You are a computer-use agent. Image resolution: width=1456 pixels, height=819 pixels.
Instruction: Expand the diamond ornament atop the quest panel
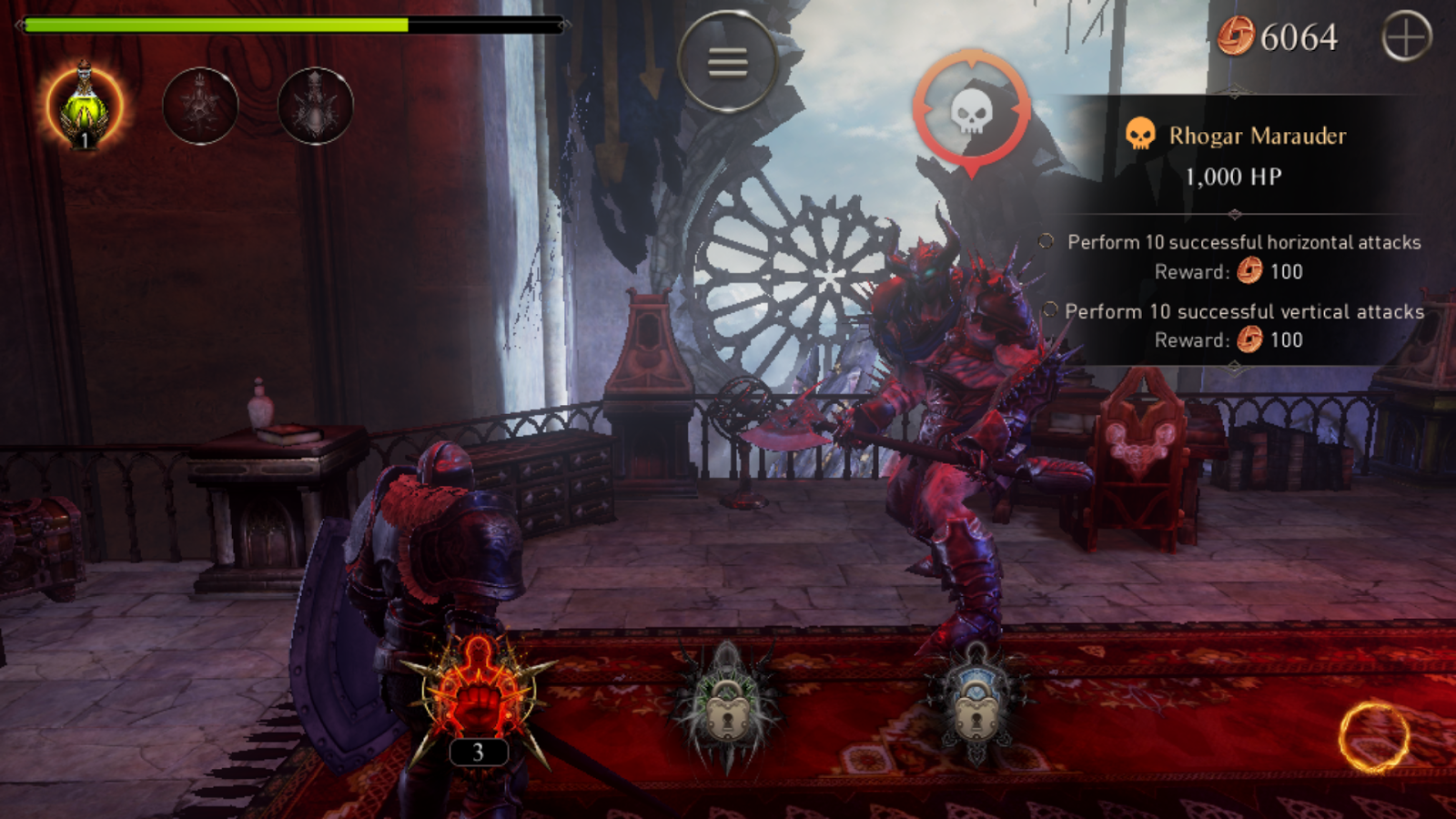point(1235,92)
